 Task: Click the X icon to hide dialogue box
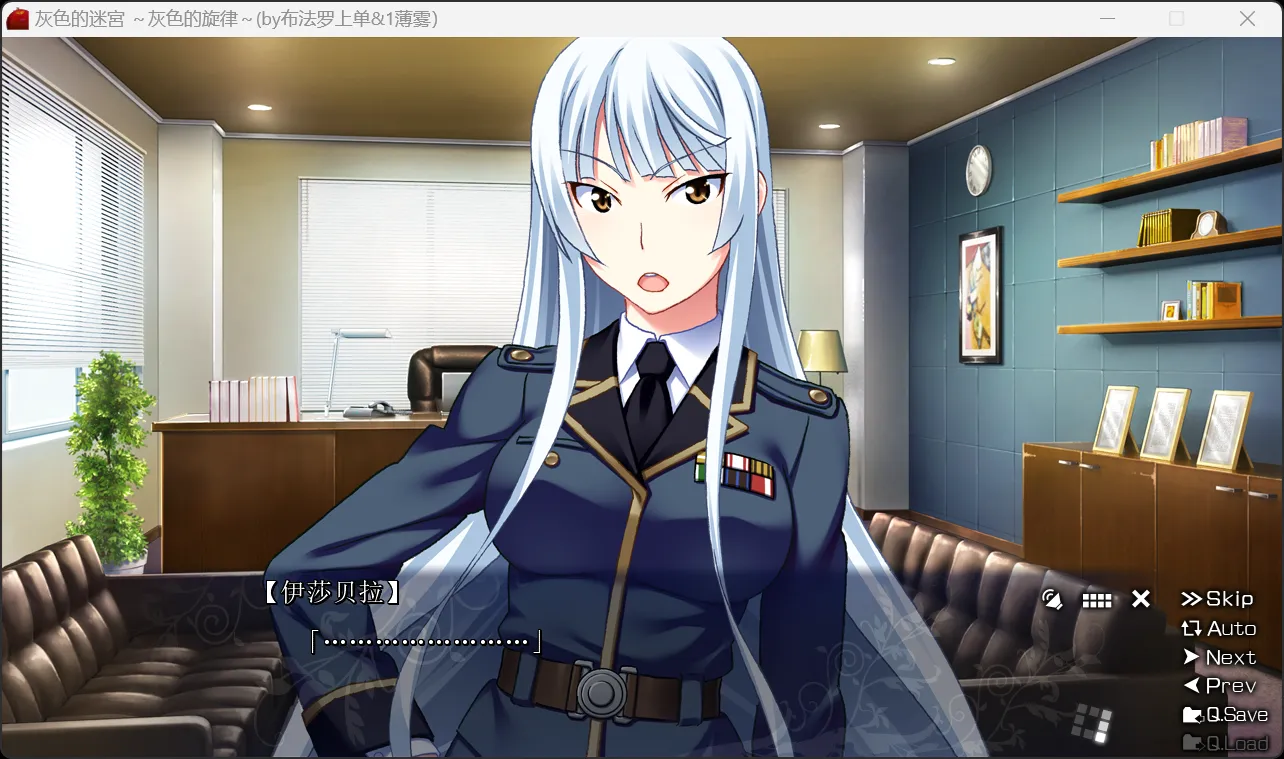click(x=1140, y=598)
